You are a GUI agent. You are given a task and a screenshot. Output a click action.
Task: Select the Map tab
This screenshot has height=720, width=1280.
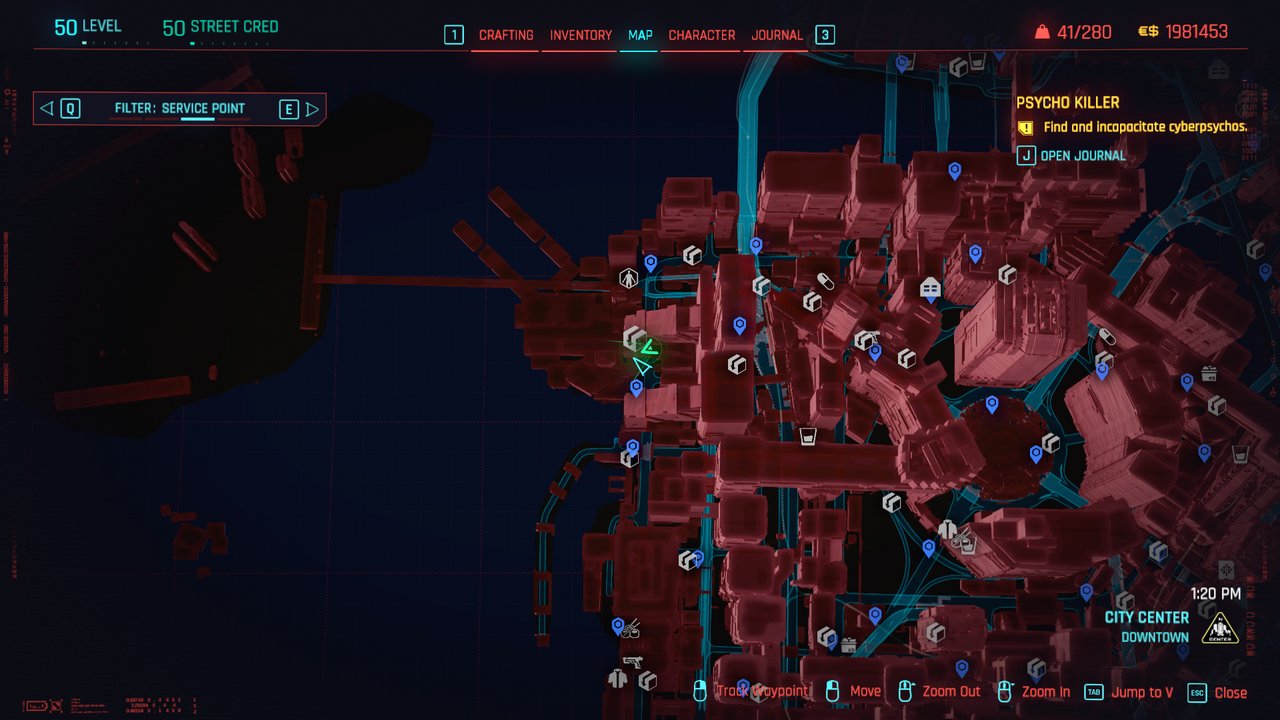[x=640, y=35]
